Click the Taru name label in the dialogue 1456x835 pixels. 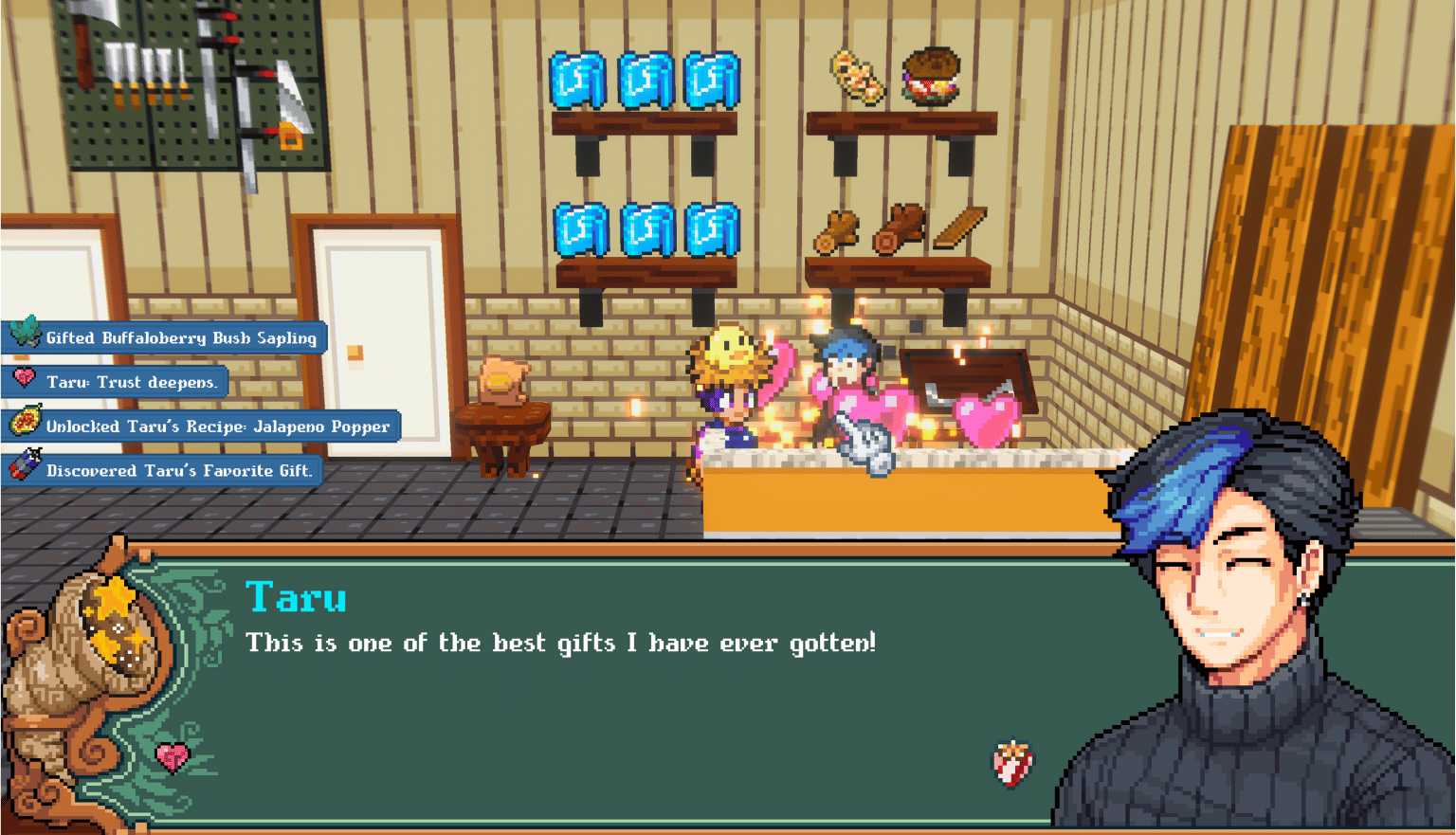click(295, 597)
